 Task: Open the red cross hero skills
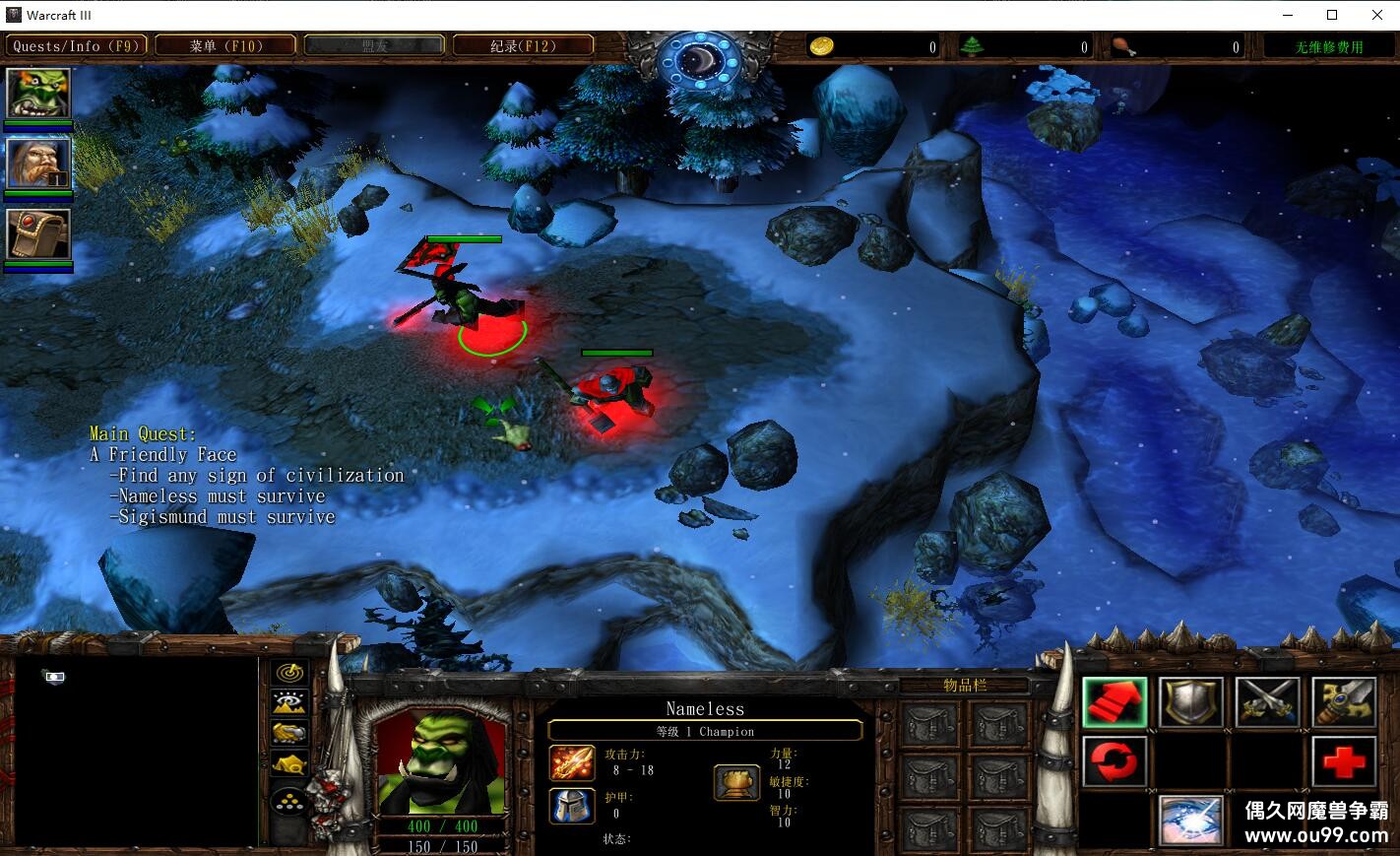point(1344,762)
